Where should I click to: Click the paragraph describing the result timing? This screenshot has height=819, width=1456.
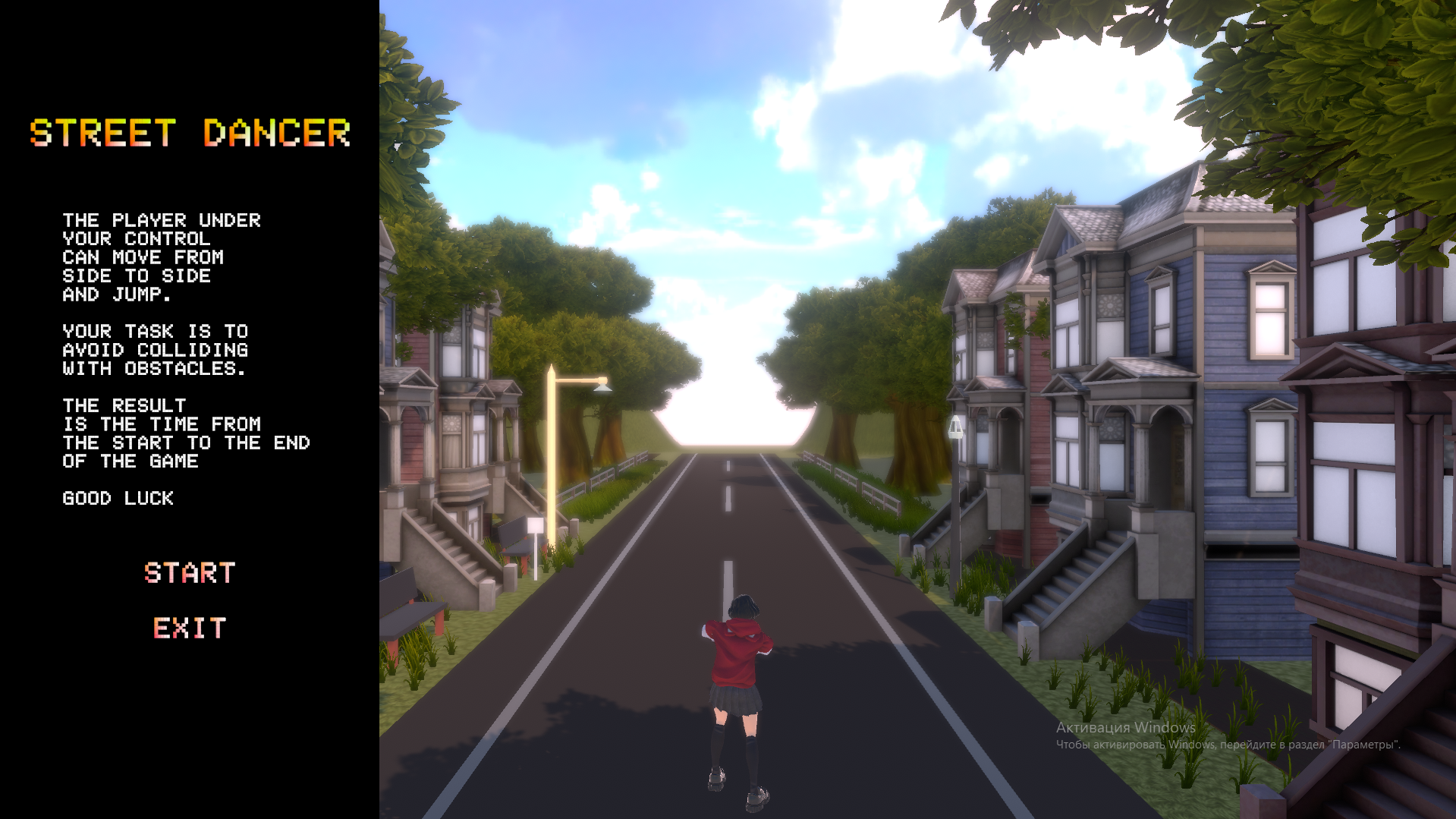click(186, 433)
